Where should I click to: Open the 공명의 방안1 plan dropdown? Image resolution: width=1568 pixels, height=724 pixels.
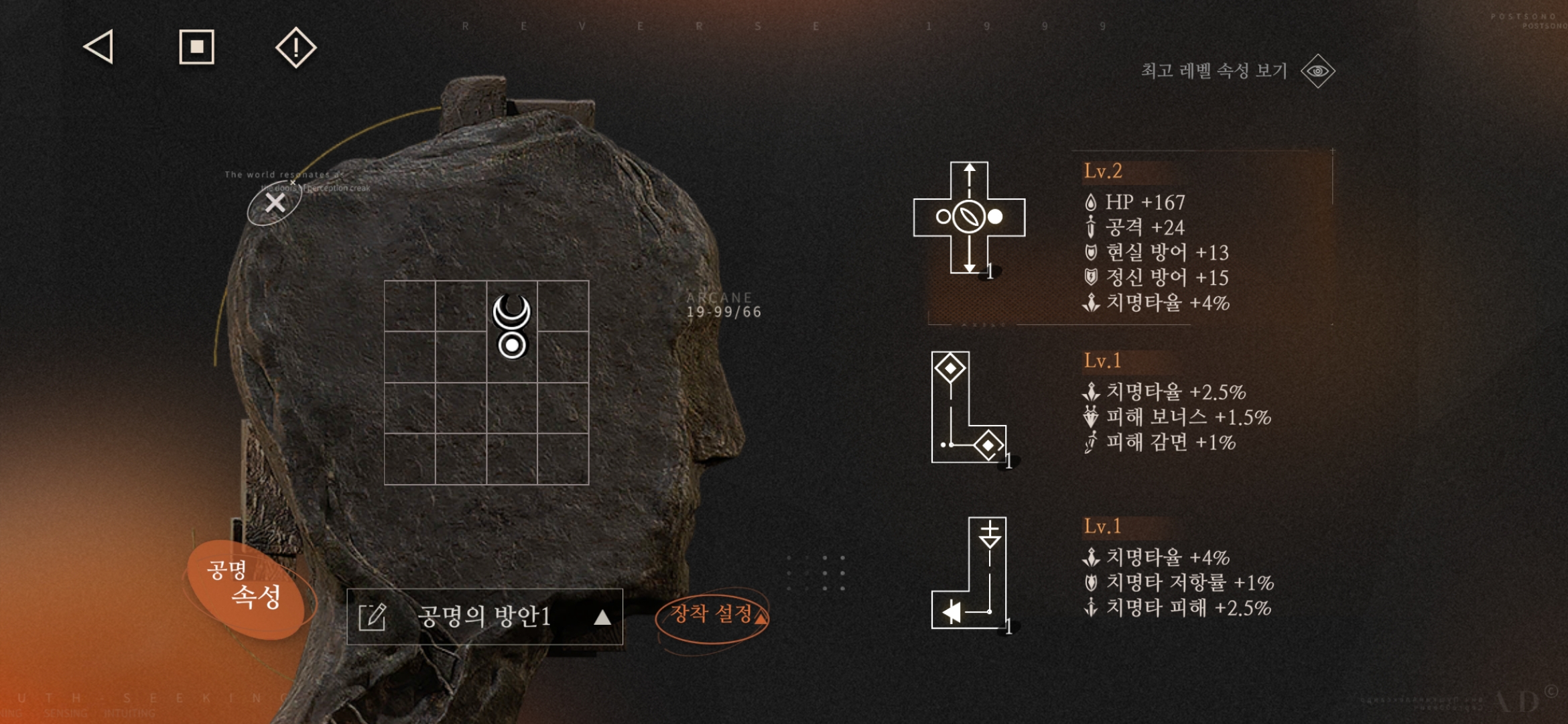coord(602,617)
